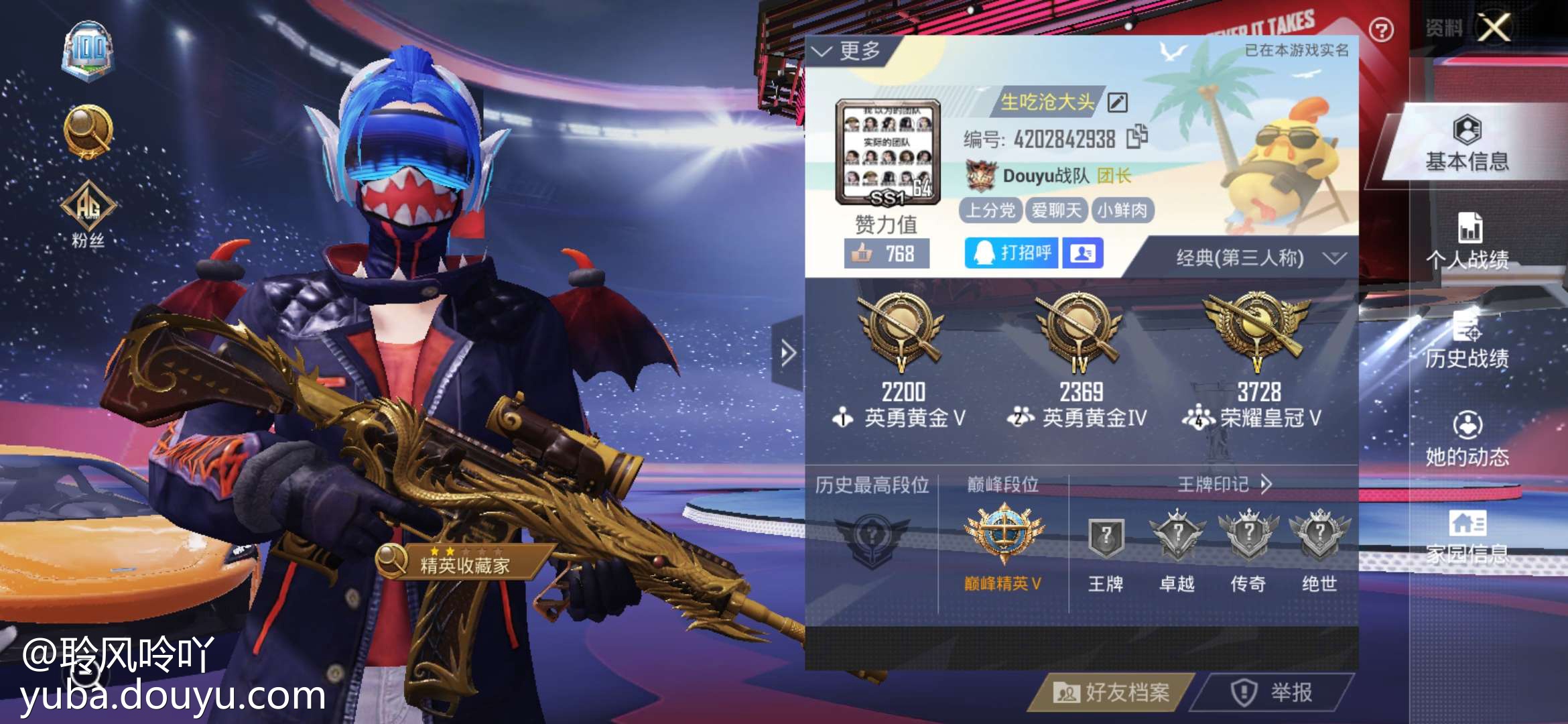This screenshot has width=1568, height=724.
Task: Open 好友档案 friend profile
Action: (x=1112, y=692)
